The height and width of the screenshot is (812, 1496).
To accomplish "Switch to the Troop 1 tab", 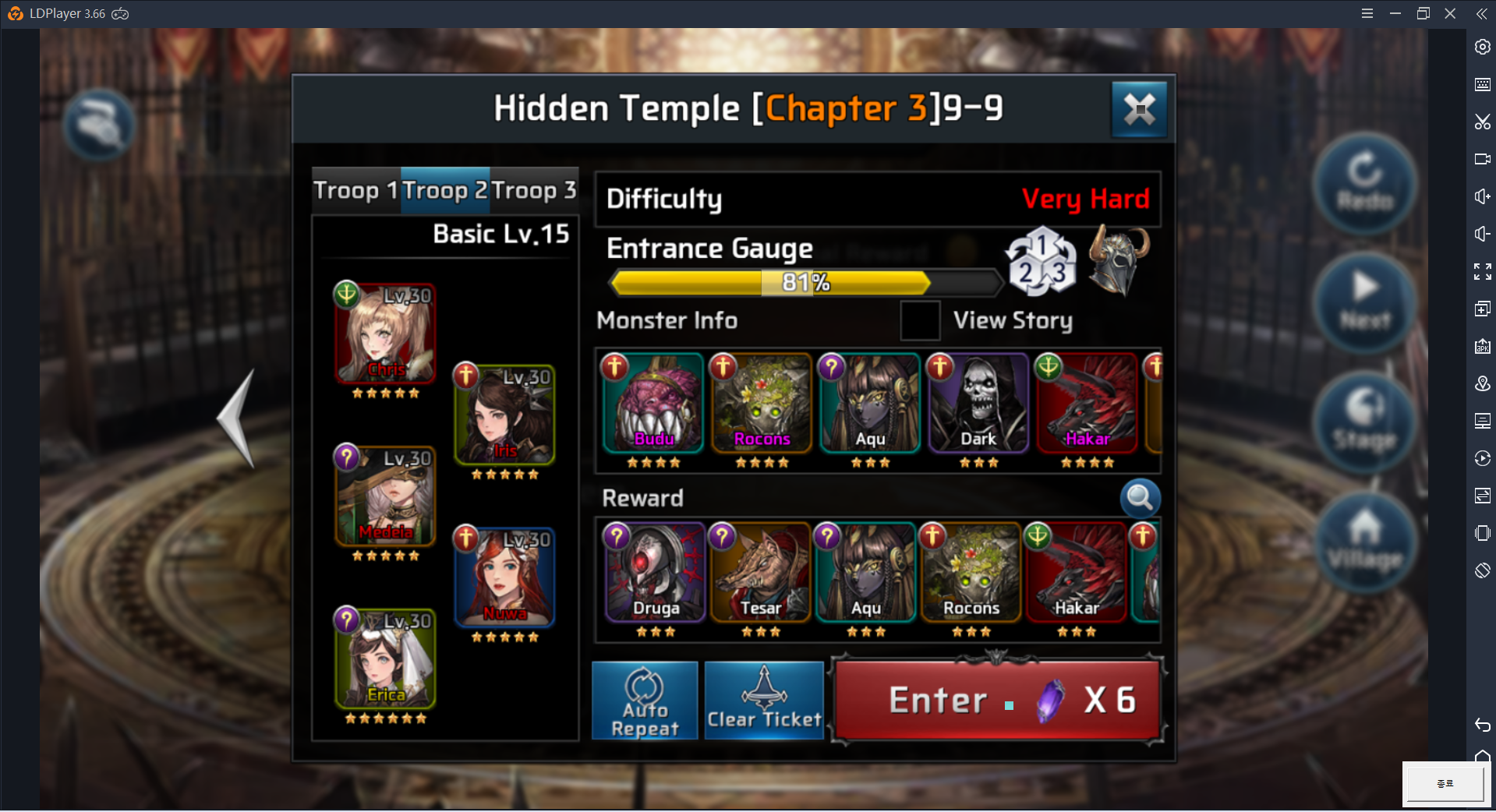I will click(356, 191).
